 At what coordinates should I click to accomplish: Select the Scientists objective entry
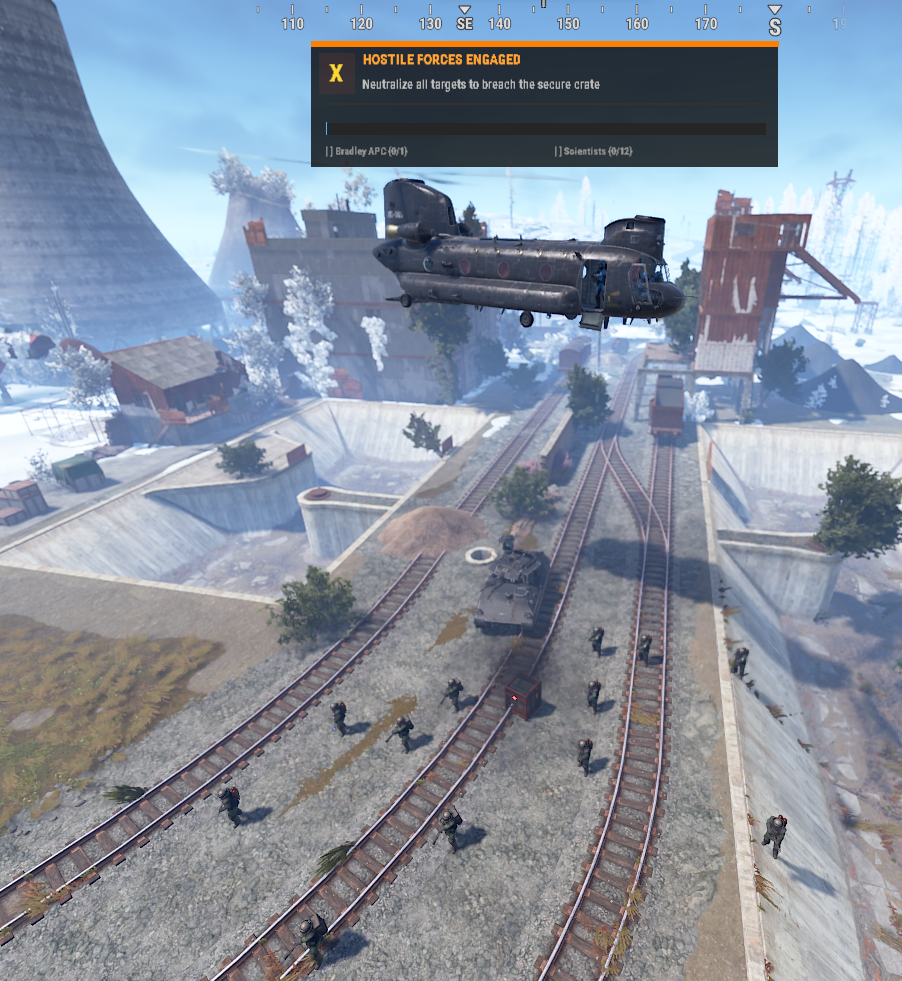tap(594, 151)
